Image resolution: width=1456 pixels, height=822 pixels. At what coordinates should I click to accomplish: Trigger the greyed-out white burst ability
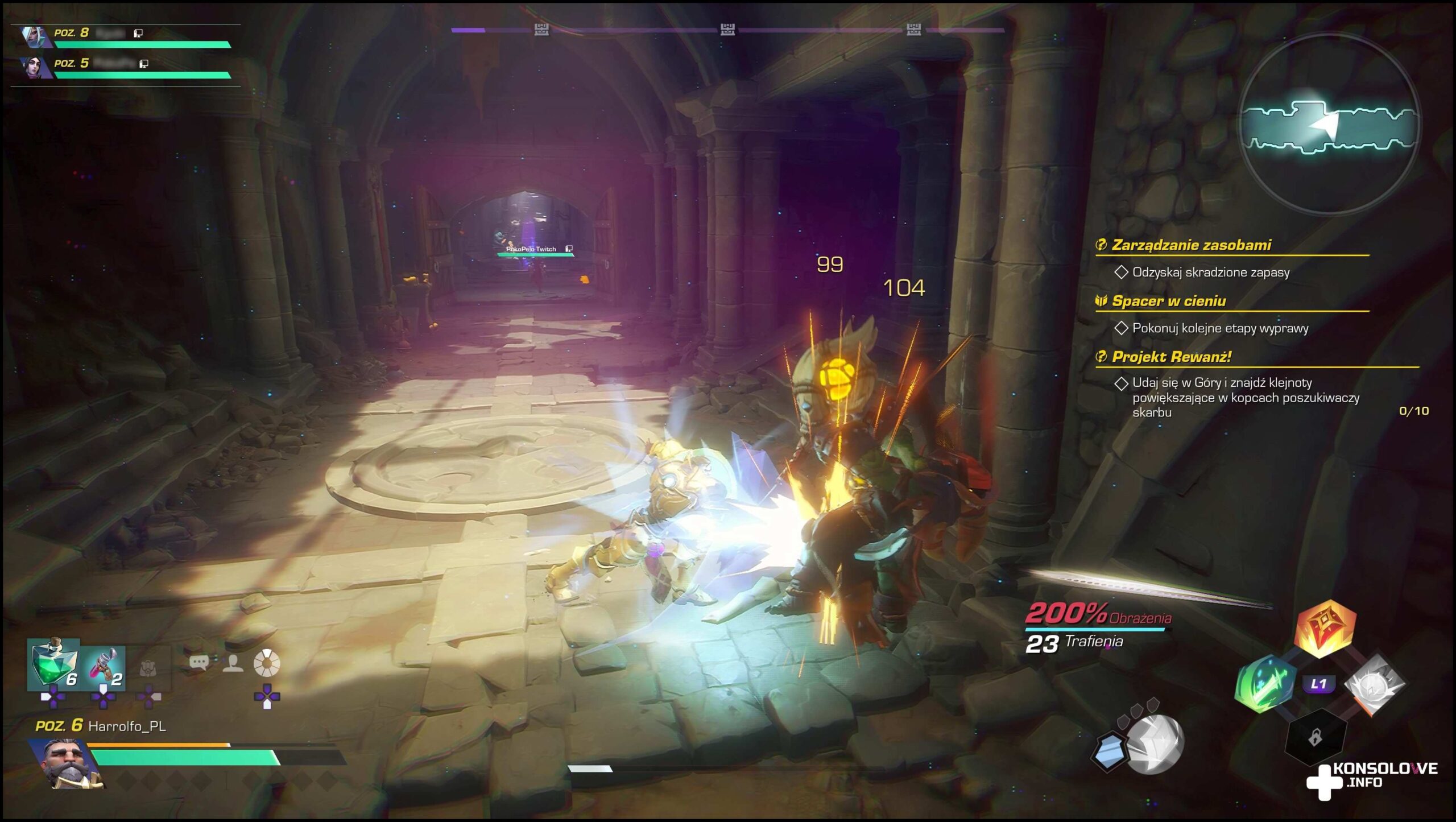pos(1374,684)
